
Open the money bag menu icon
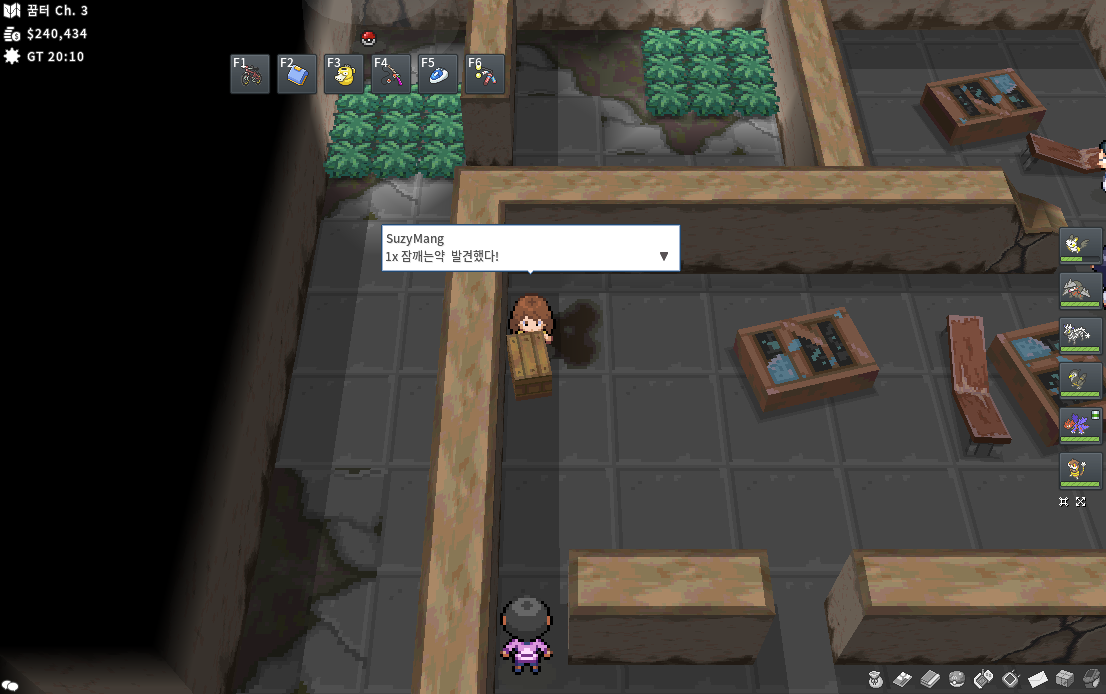coord(876,679)
